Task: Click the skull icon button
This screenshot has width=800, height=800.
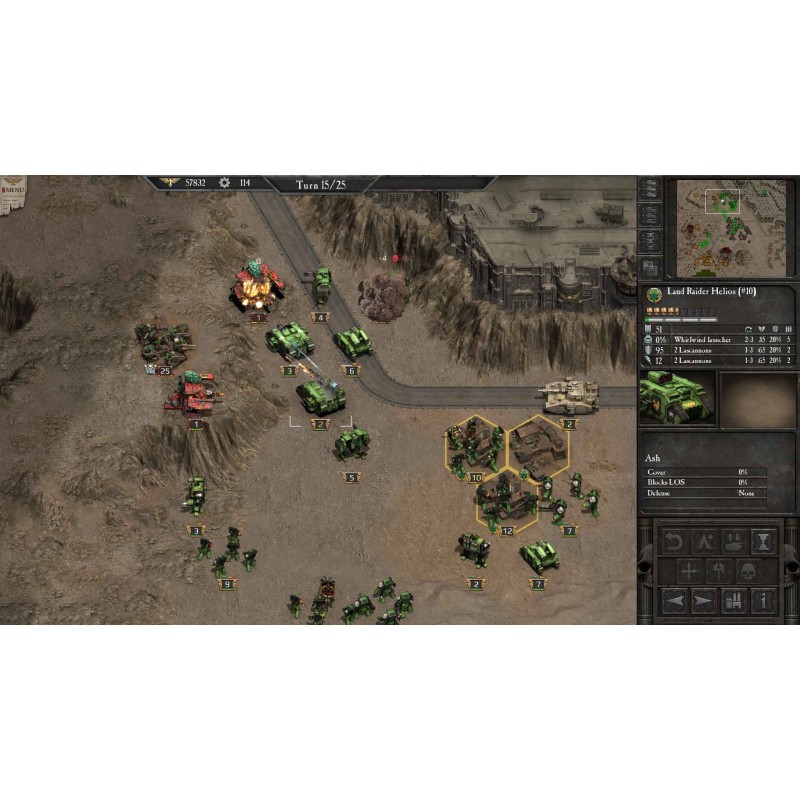Action: pos(748,572)
